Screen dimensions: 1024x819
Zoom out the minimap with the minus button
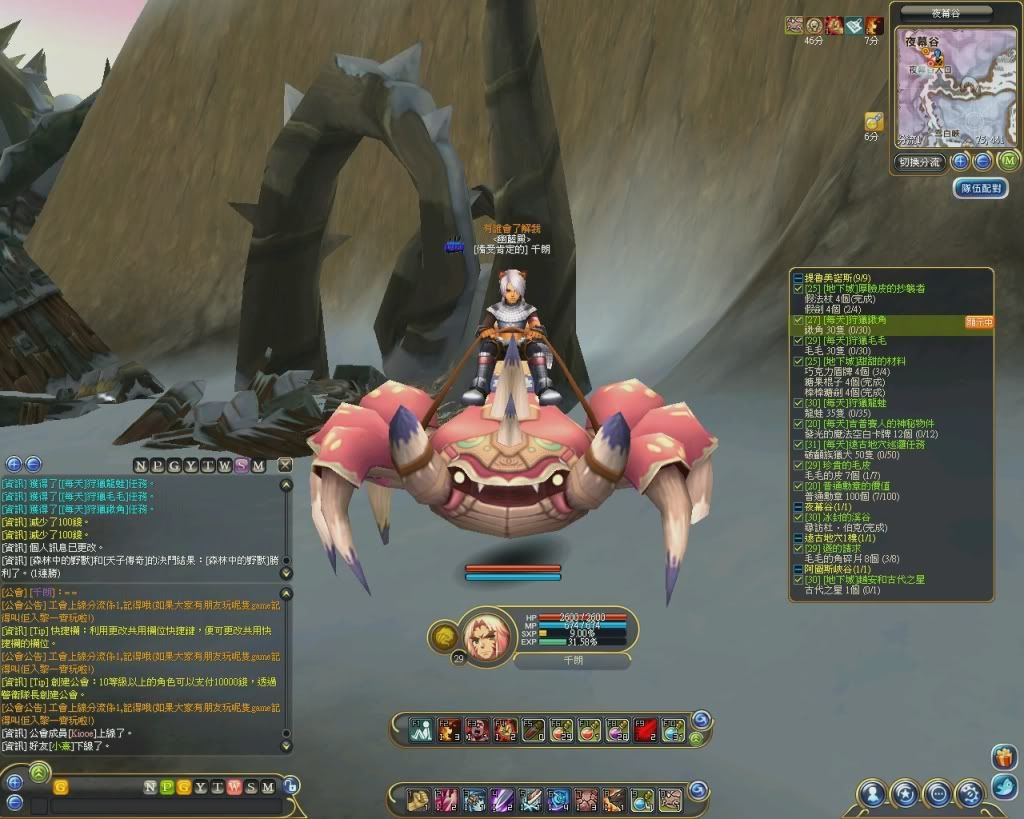click(x=983, y=162)
